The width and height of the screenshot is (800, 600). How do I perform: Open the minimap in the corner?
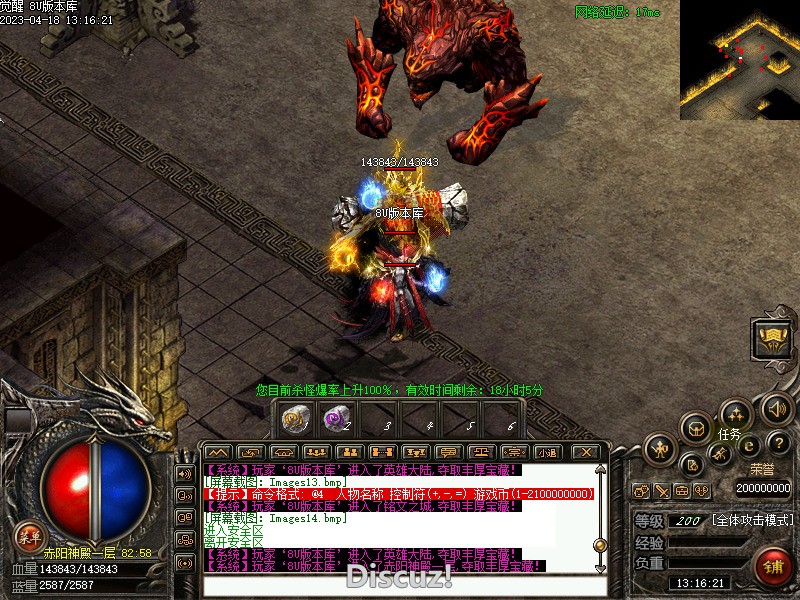(x=739, y=59)
